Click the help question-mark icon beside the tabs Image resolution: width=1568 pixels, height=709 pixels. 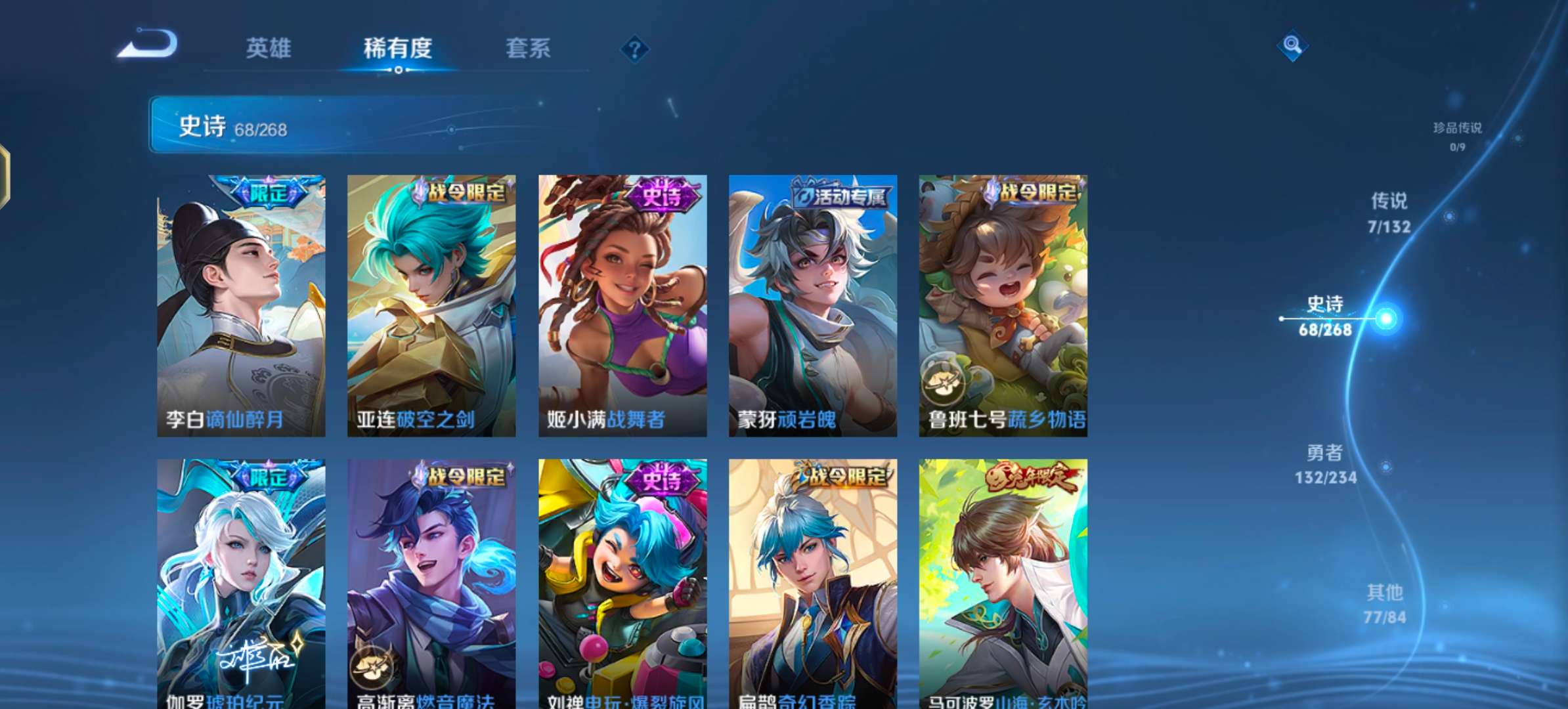click(634, 49)
